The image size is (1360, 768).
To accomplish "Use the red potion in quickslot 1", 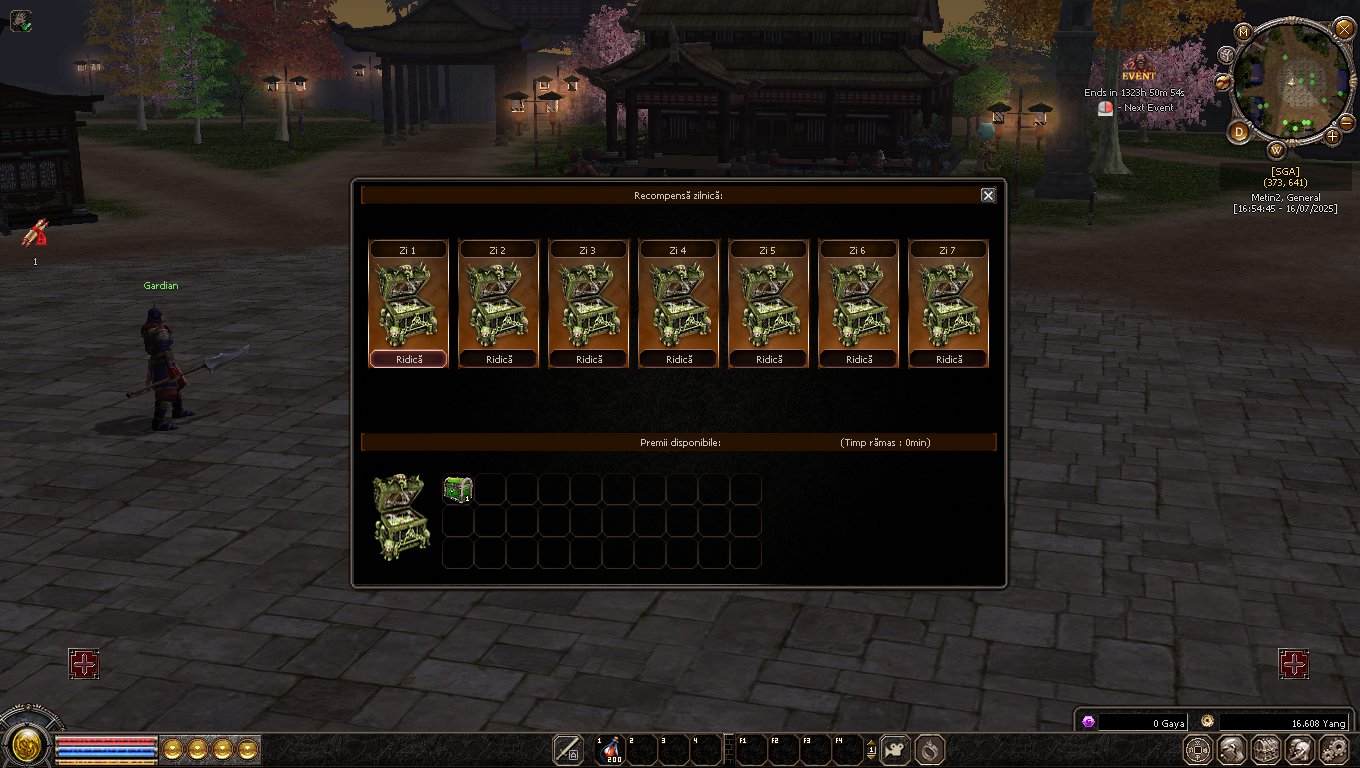I will (609, 750).
